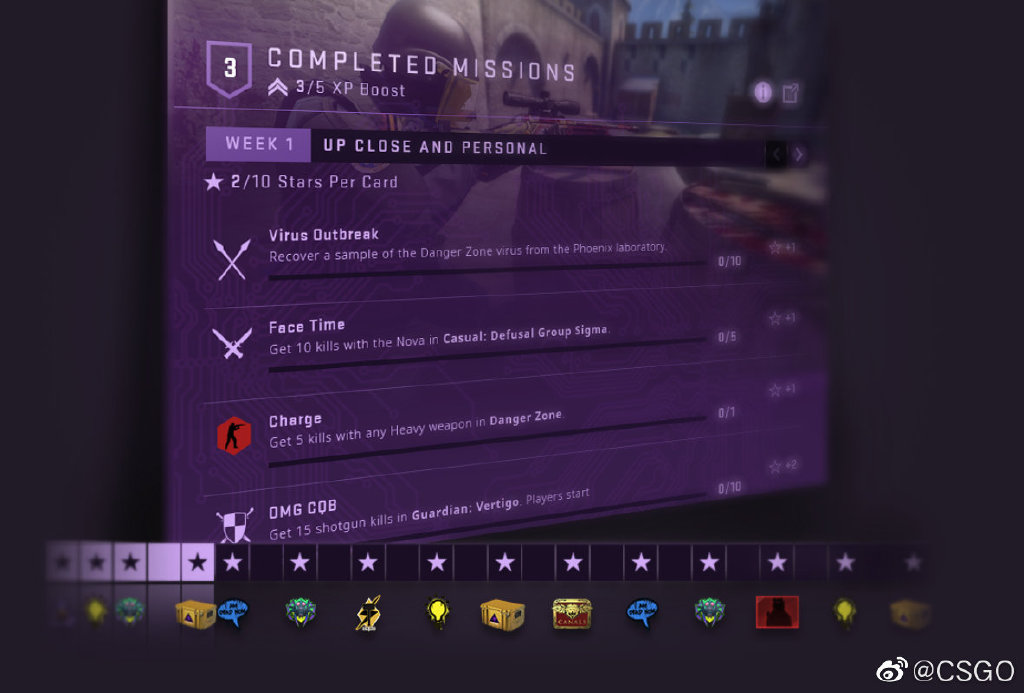Choose the Charge Danger Zone mission
The width and height of the screenshot is (1024, 693).
pyautogui.click(x=295, y=421)
